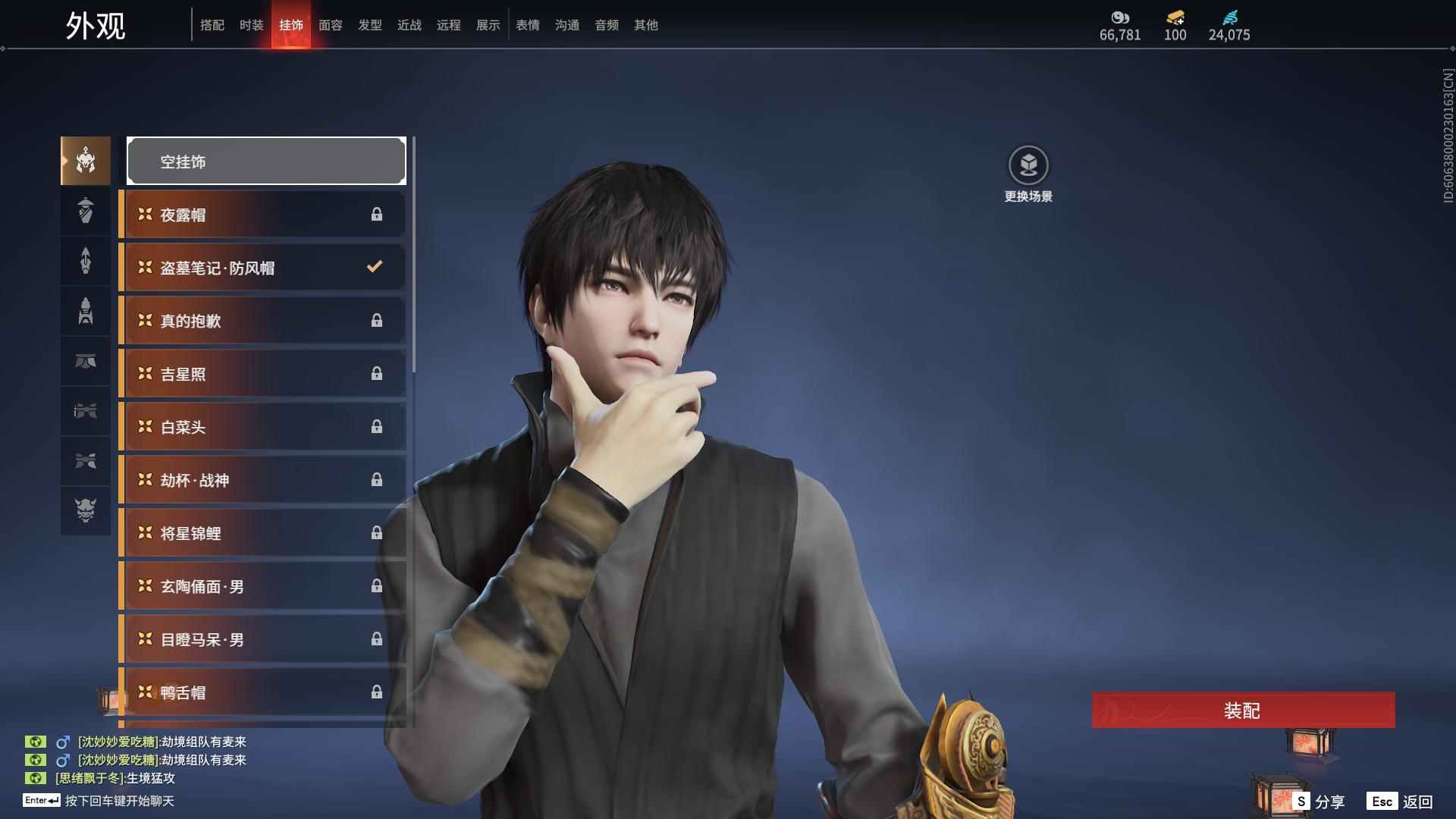This screenshot has width=1456, height=819.
Task: Choose the 空挂饰 empty accessory entry
Action: tap(266, 162)
